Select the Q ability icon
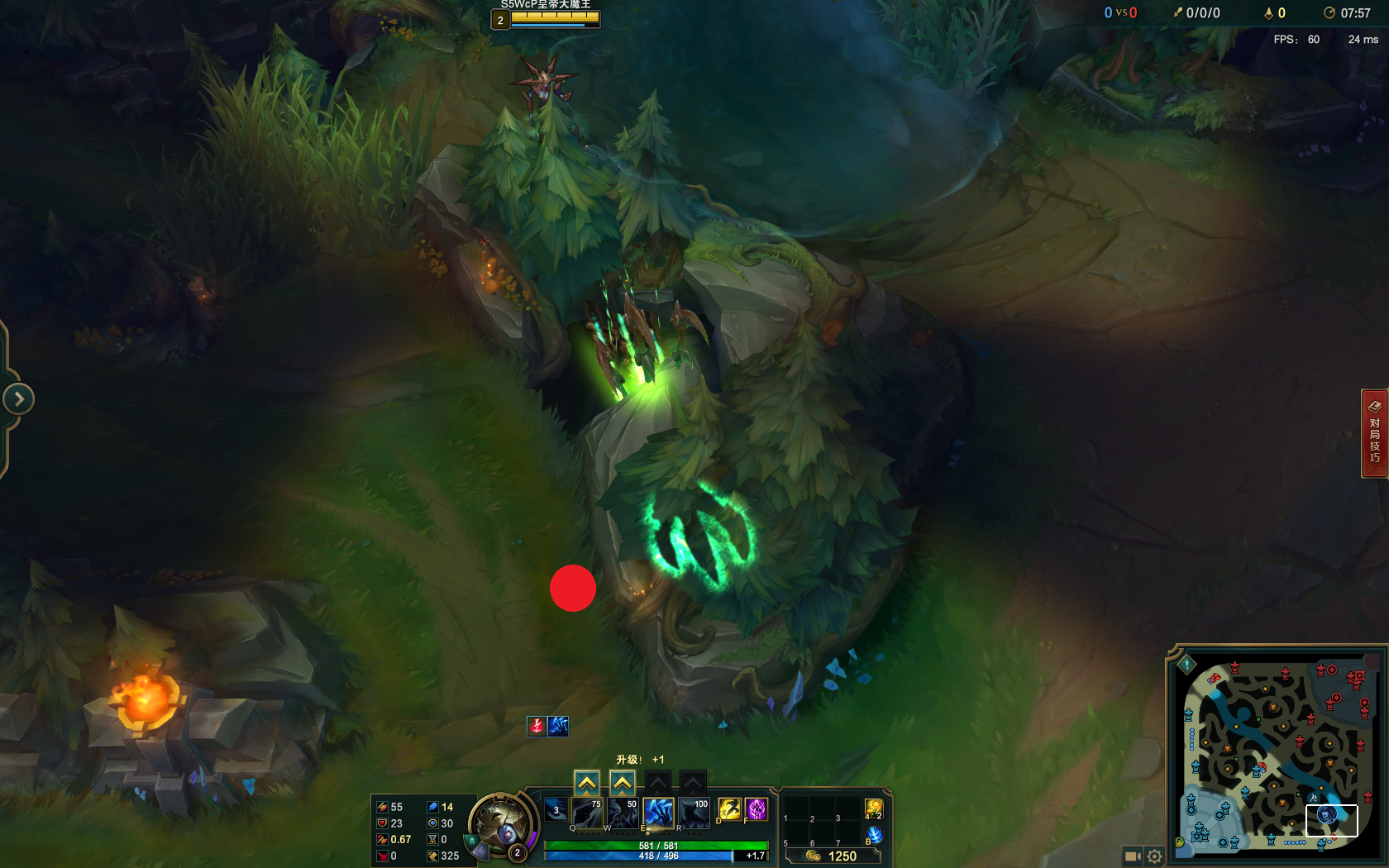The height and width of the screenshot is (868, 1389). (x=586, y=813)
